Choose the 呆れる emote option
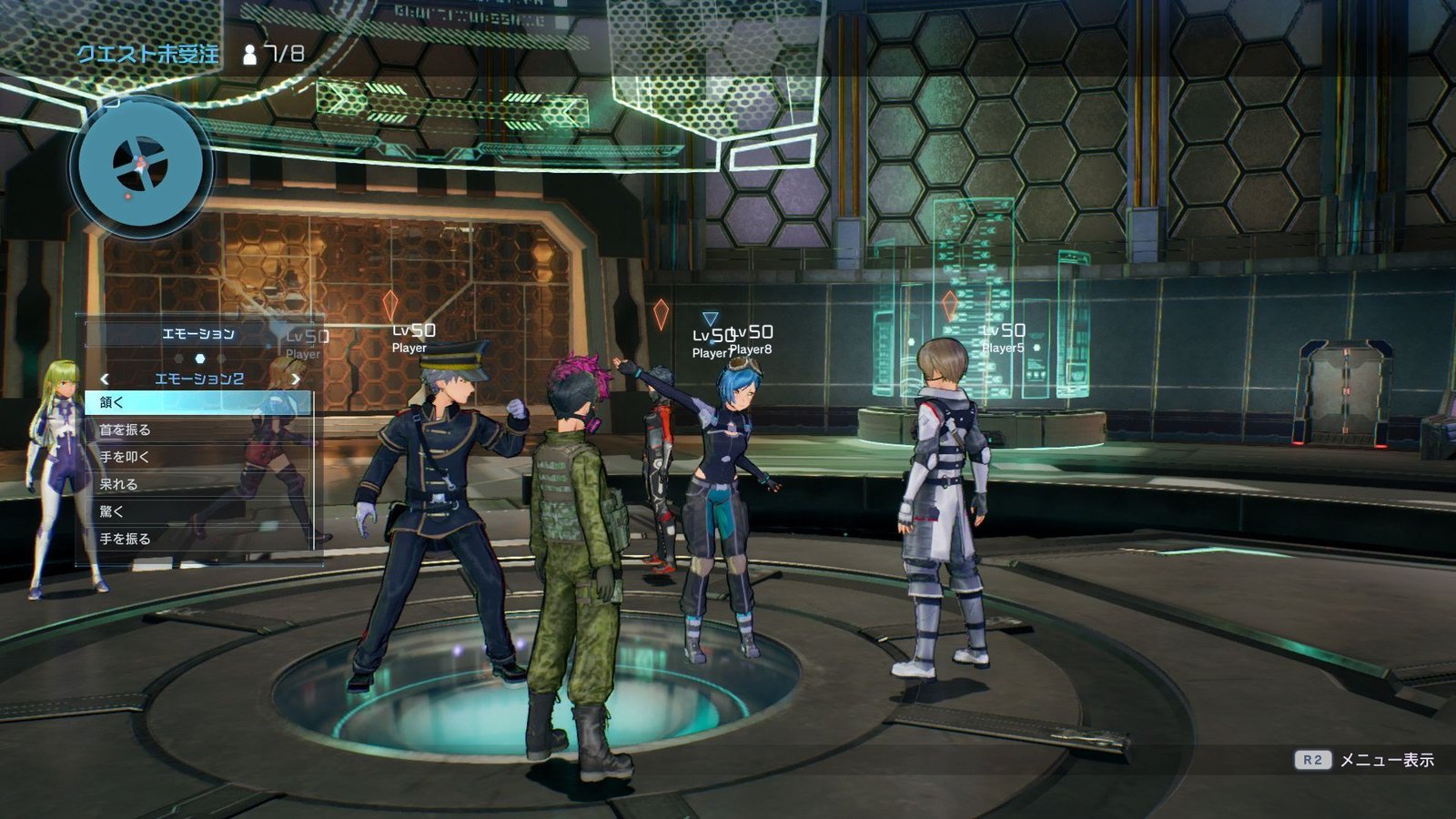The image size is (1456, 819). (198, 484)
